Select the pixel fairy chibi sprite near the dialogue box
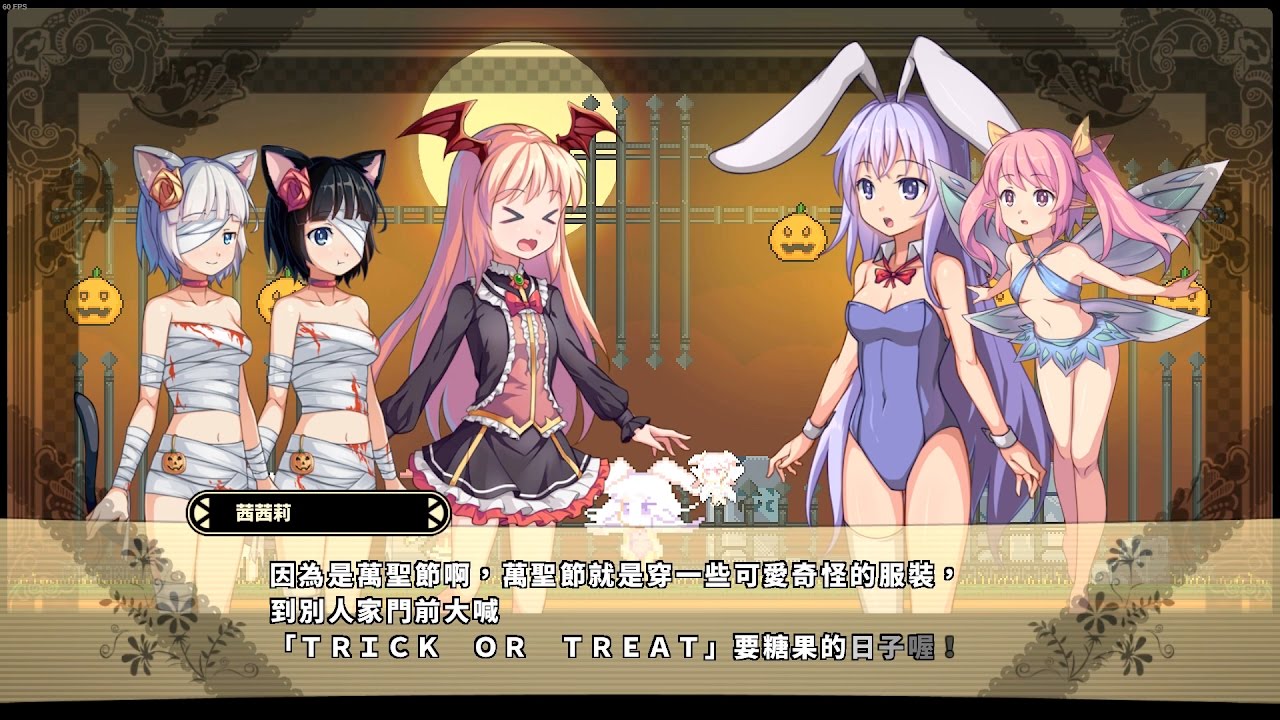This screenshot has height=720, width=1280. pyautogui.click(x=713, y=477)
